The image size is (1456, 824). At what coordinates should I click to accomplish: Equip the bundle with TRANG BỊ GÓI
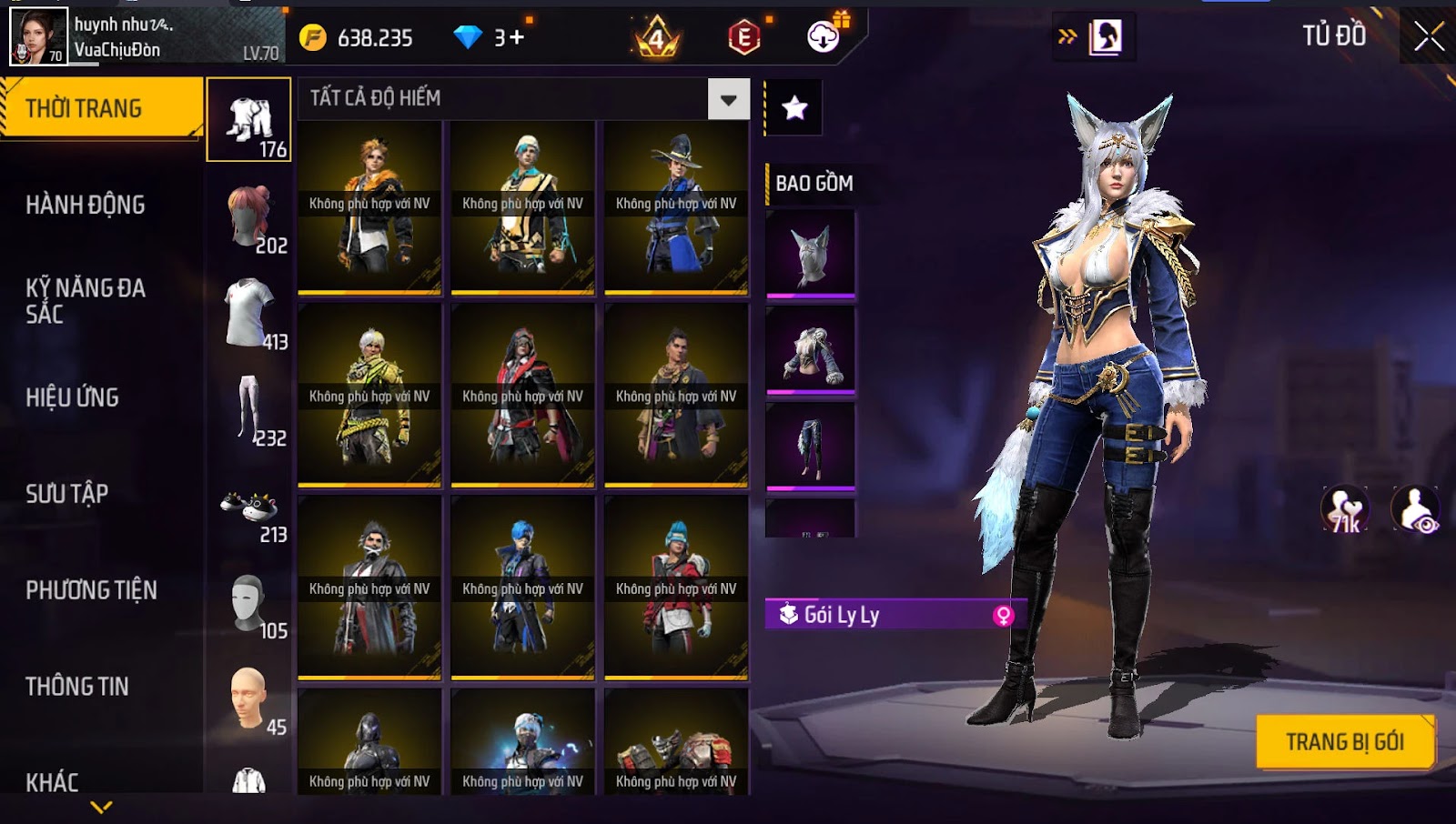[1344, 742]
